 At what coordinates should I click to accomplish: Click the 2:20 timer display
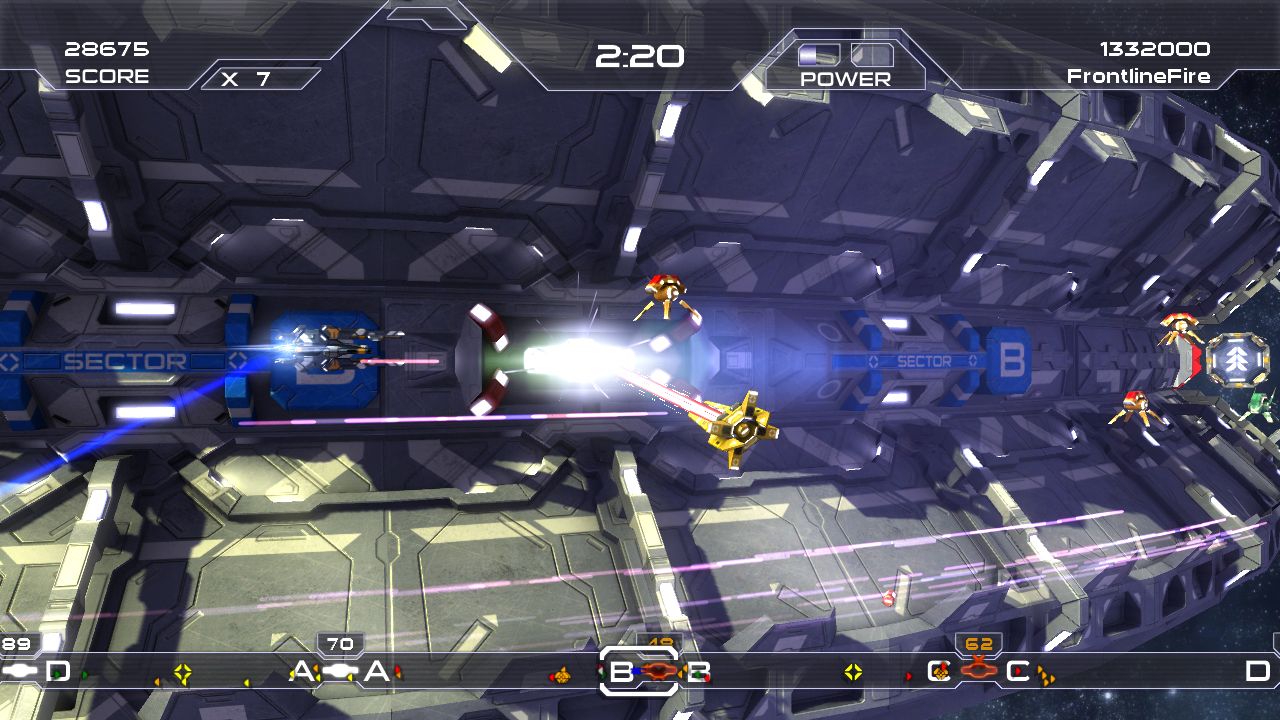[638, 57]
